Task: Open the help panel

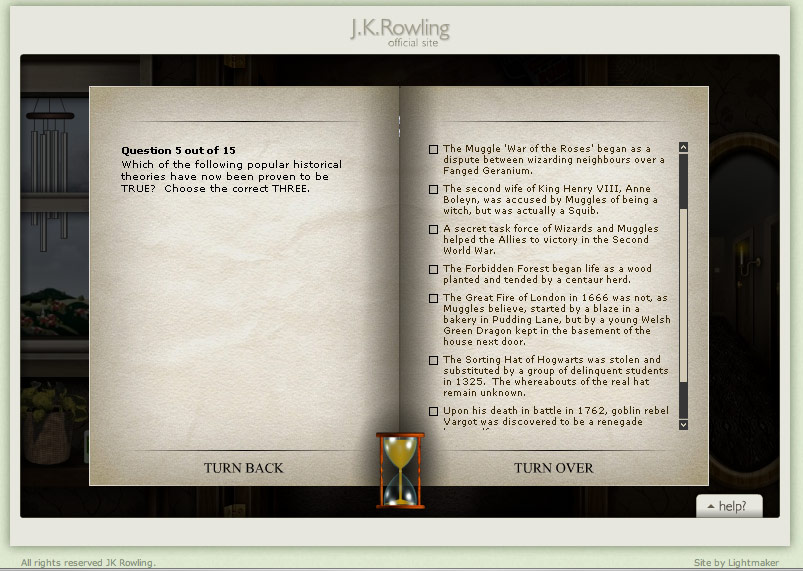Action: (x=728, y=506)
